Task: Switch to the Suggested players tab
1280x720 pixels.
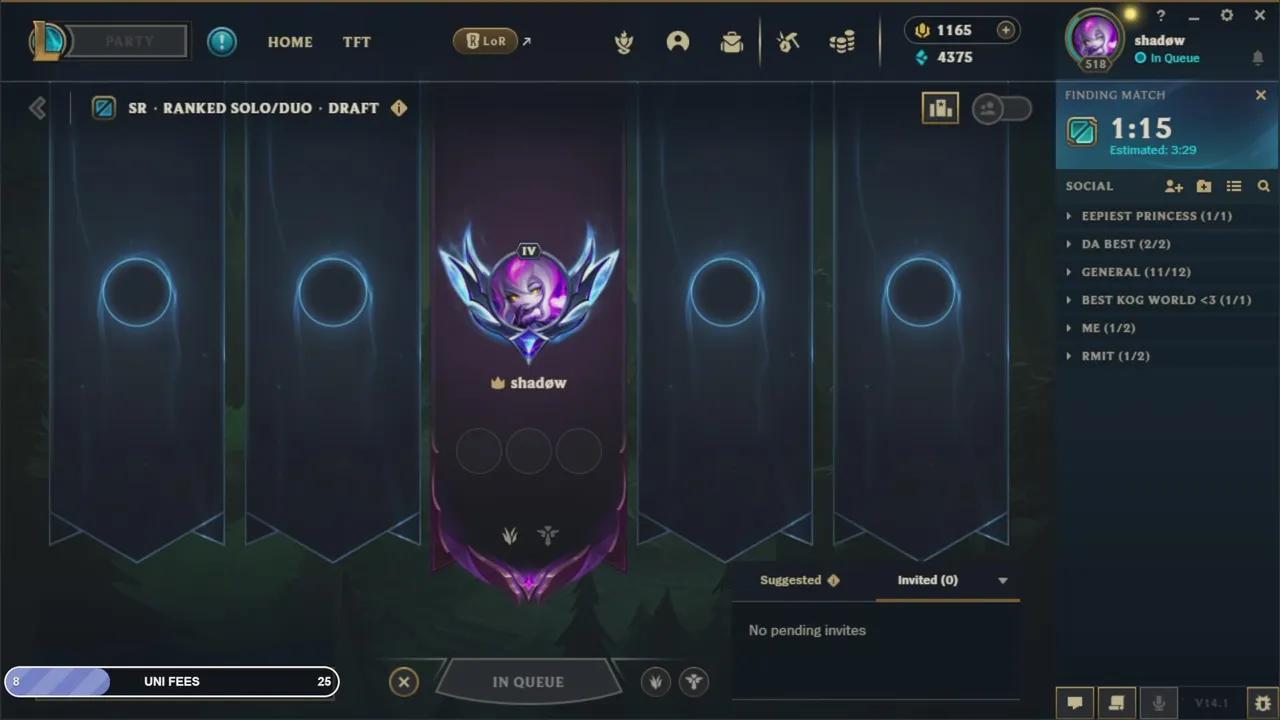Action: tap(793, 580)
